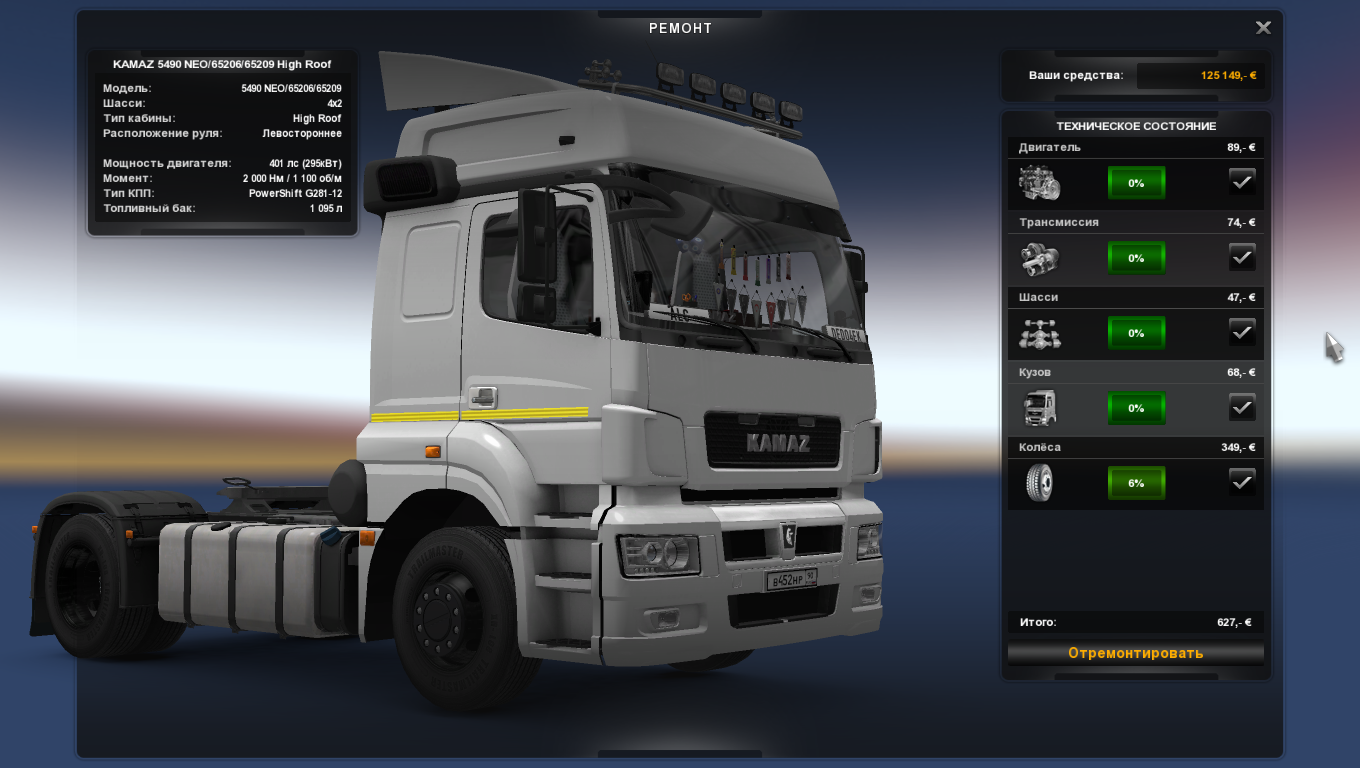Uncheck the Шасси chassis repair checkbox

click(1241, 332)
